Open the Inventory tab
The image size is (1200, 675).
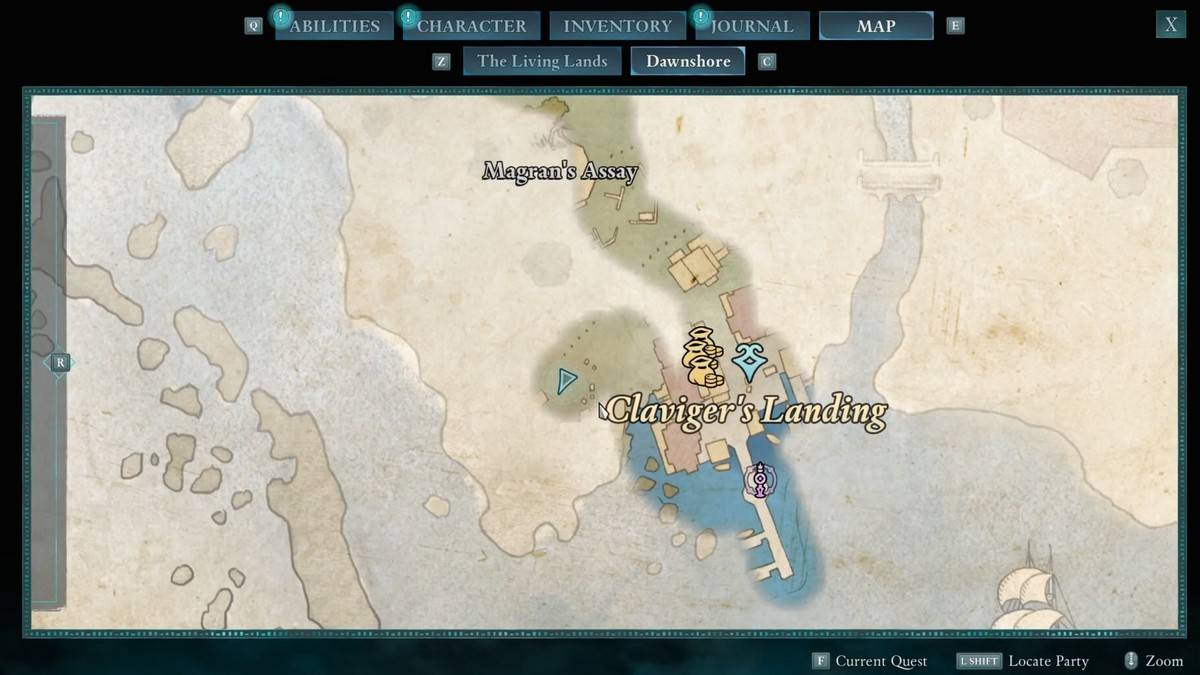tap(617, 26)
